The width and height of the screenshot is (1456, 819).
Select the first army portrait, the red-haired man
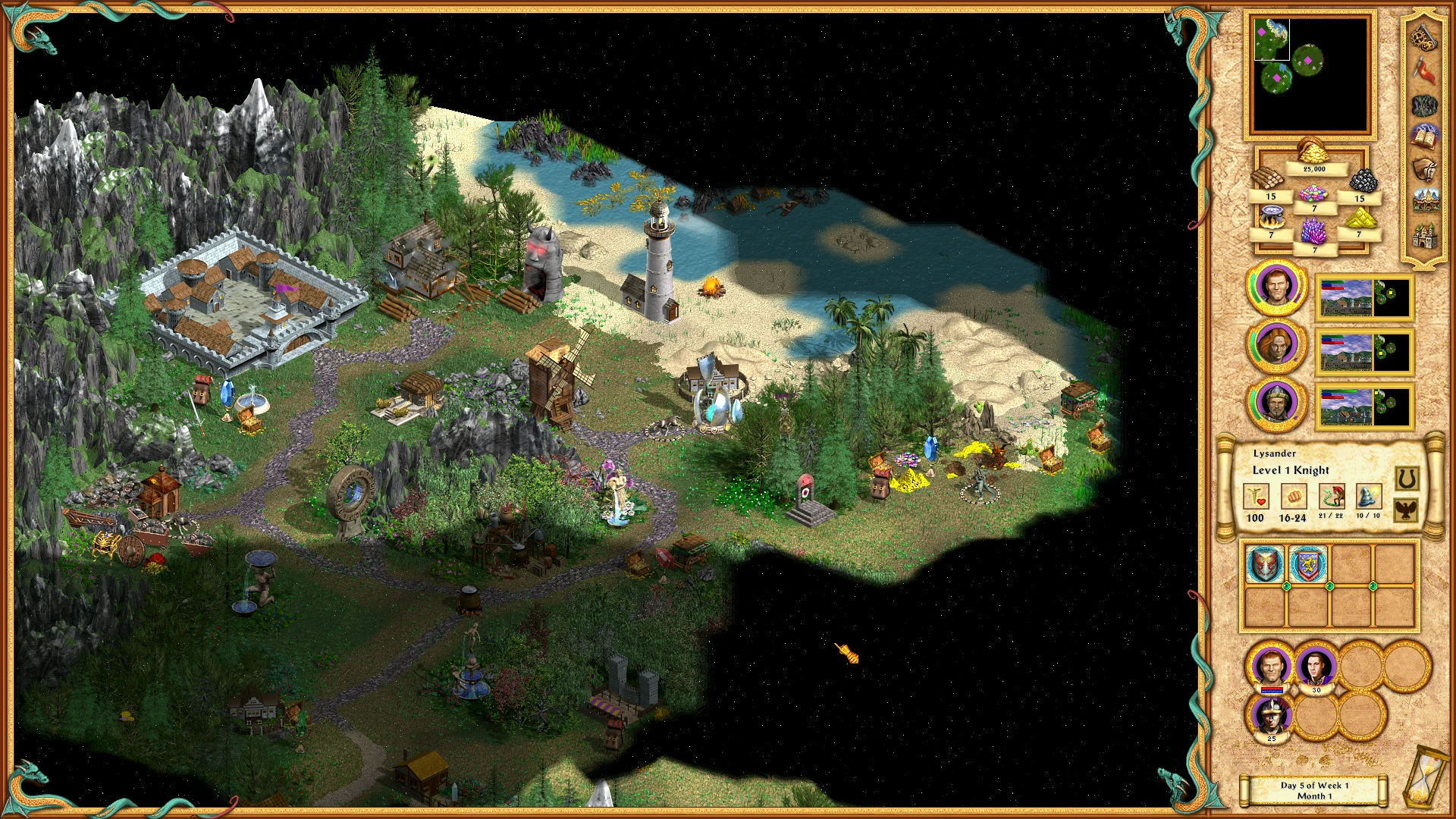1277,287
